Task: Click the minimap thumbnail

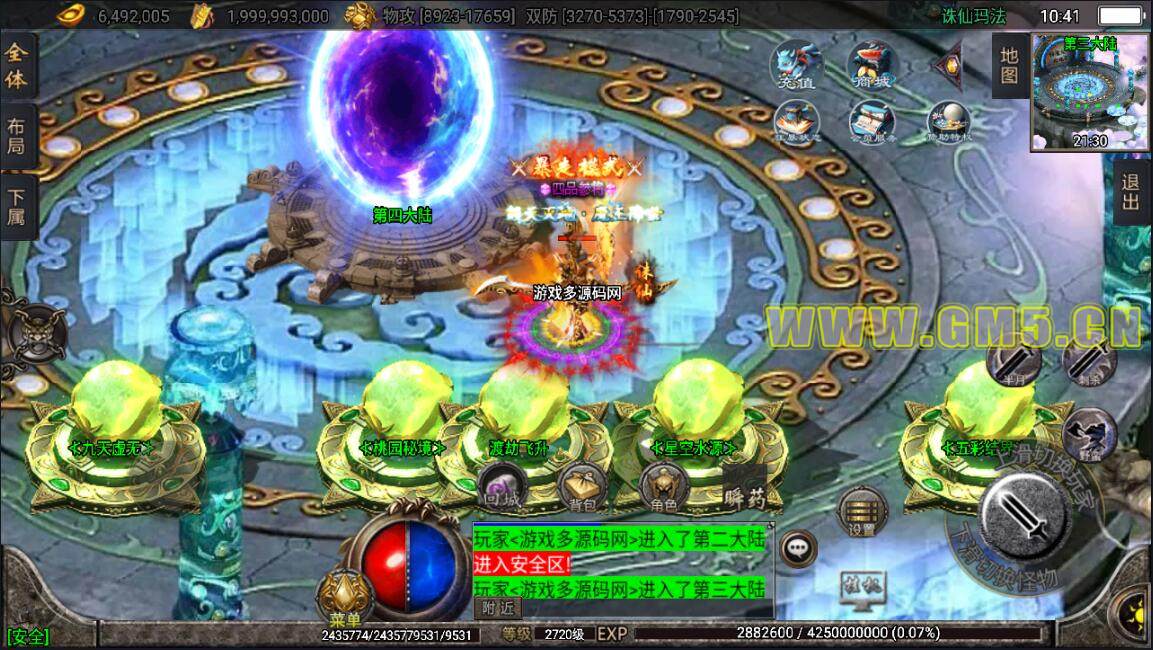Action: pyautogui.click(x=1090, y=91)
